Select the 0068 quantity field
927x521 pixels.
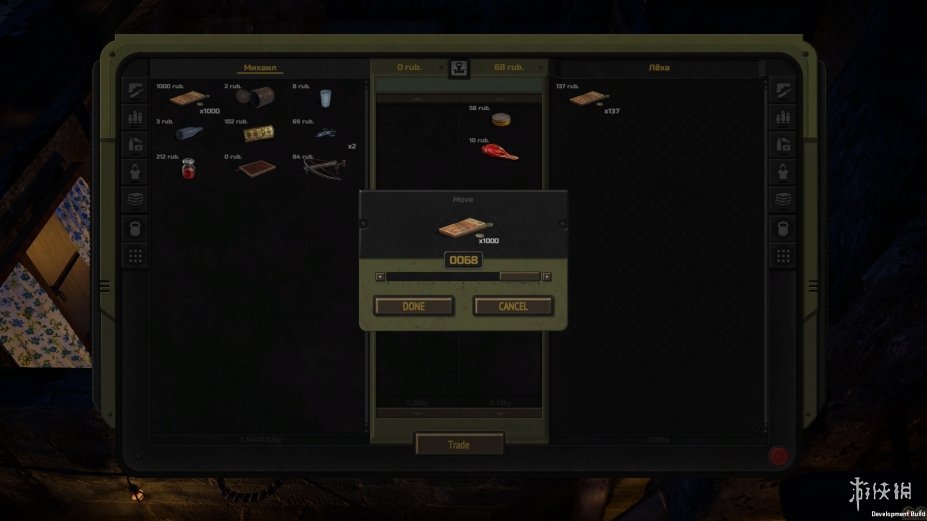[463, 260]
